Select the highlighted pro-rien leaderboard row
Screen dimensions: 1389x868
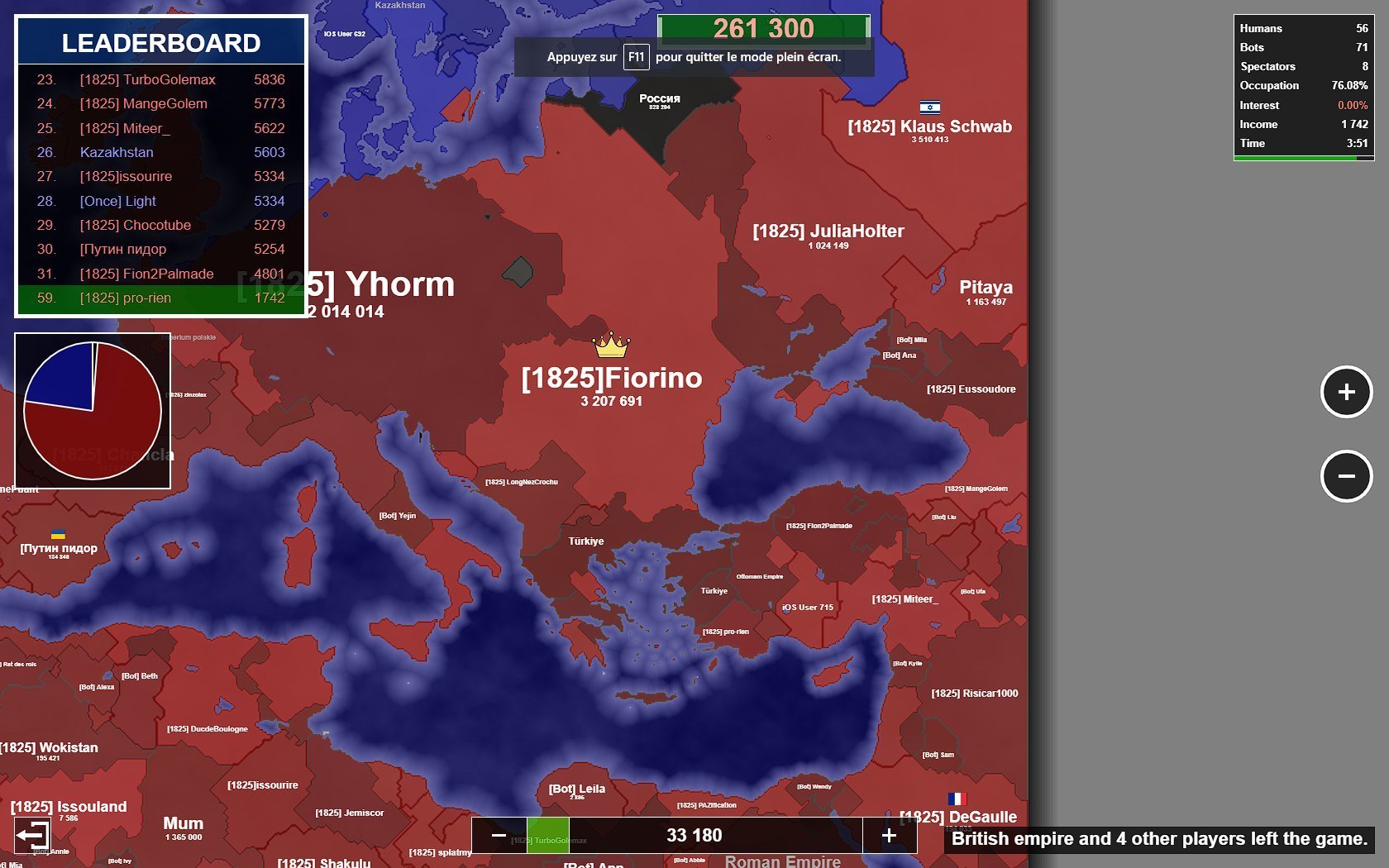click(x=161, y=298)
